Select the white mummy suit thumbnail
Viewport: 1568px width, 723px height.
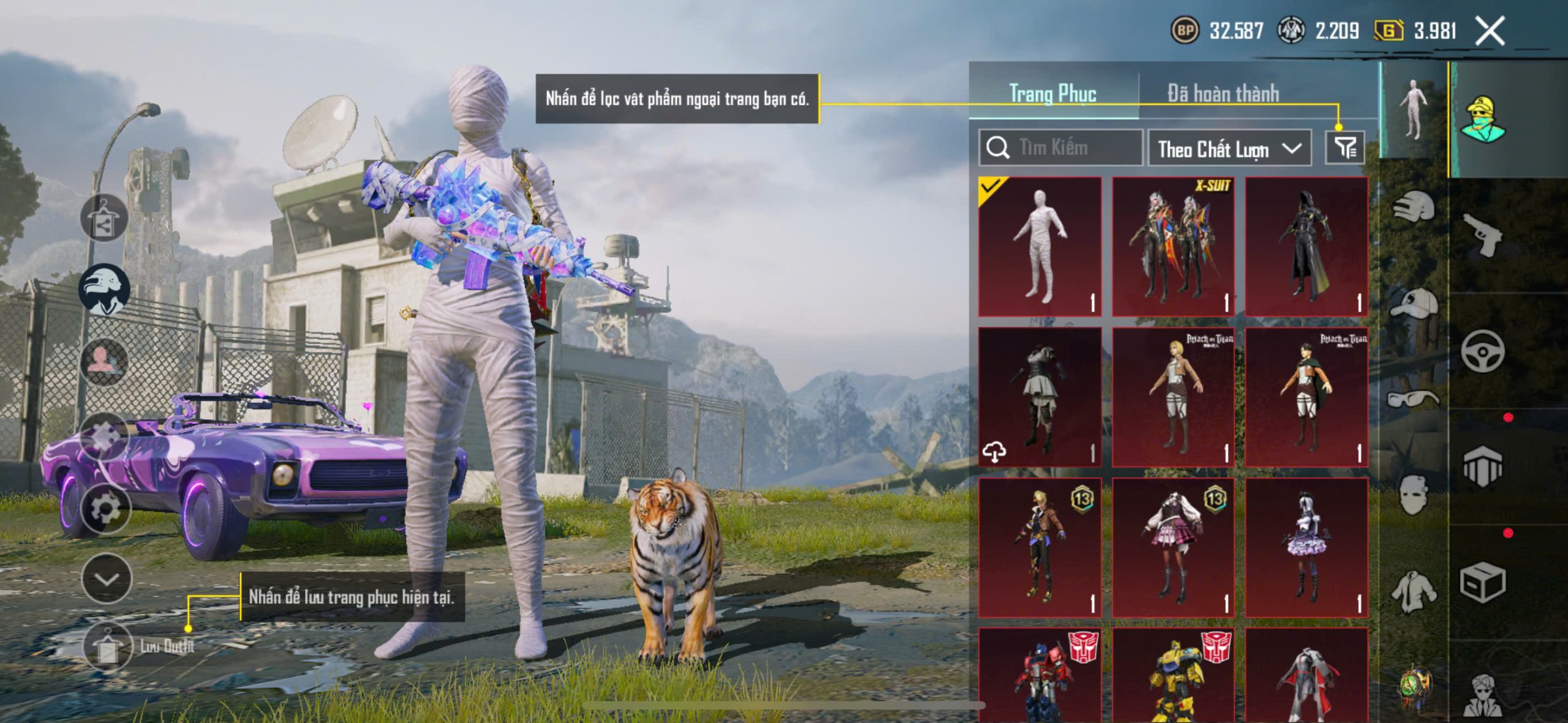[1039, 247]
